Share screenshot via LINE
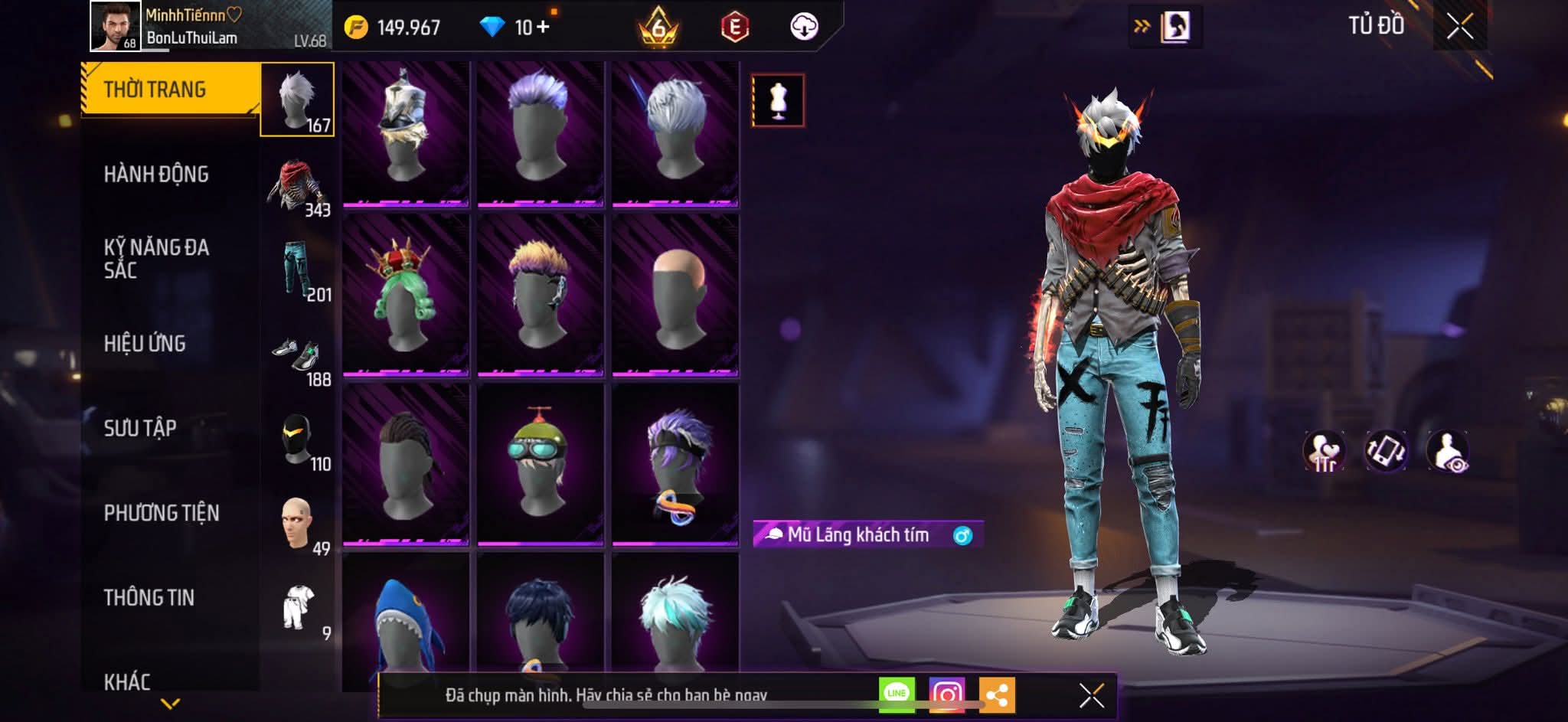 [x=897, y=694]
